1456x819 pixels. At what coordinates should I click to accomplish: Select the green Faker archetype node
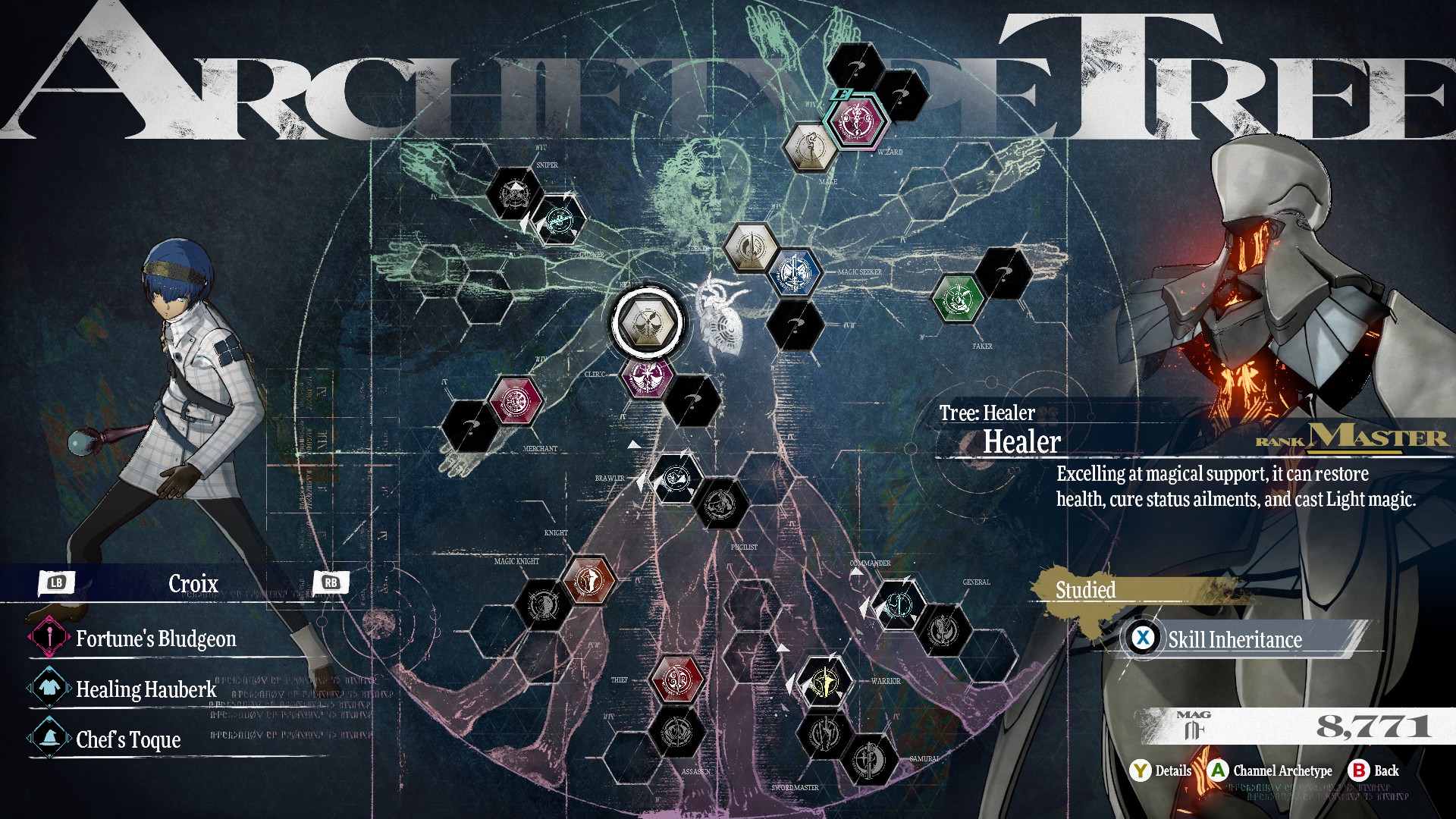pyautogui.click(x=957, y=297)
